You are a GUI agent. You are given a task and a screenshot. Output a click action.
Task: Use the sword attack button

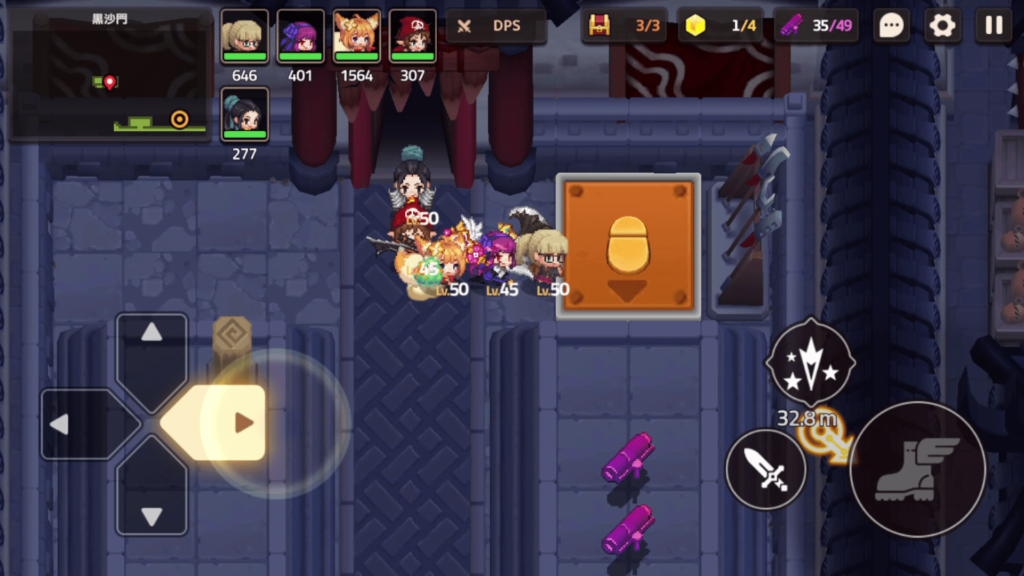point(765,469)
